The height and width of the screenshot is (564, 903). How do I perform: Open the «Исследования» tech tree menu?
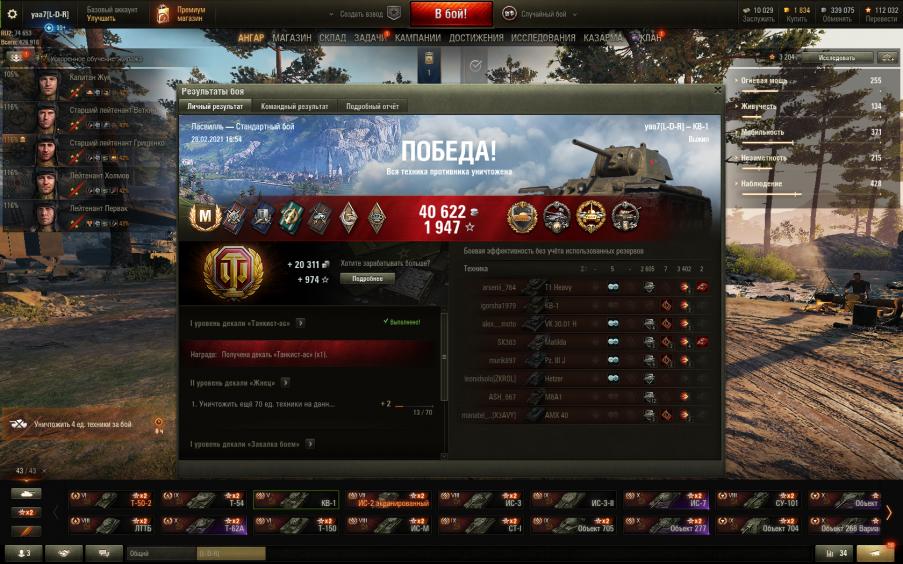[543, 38]
